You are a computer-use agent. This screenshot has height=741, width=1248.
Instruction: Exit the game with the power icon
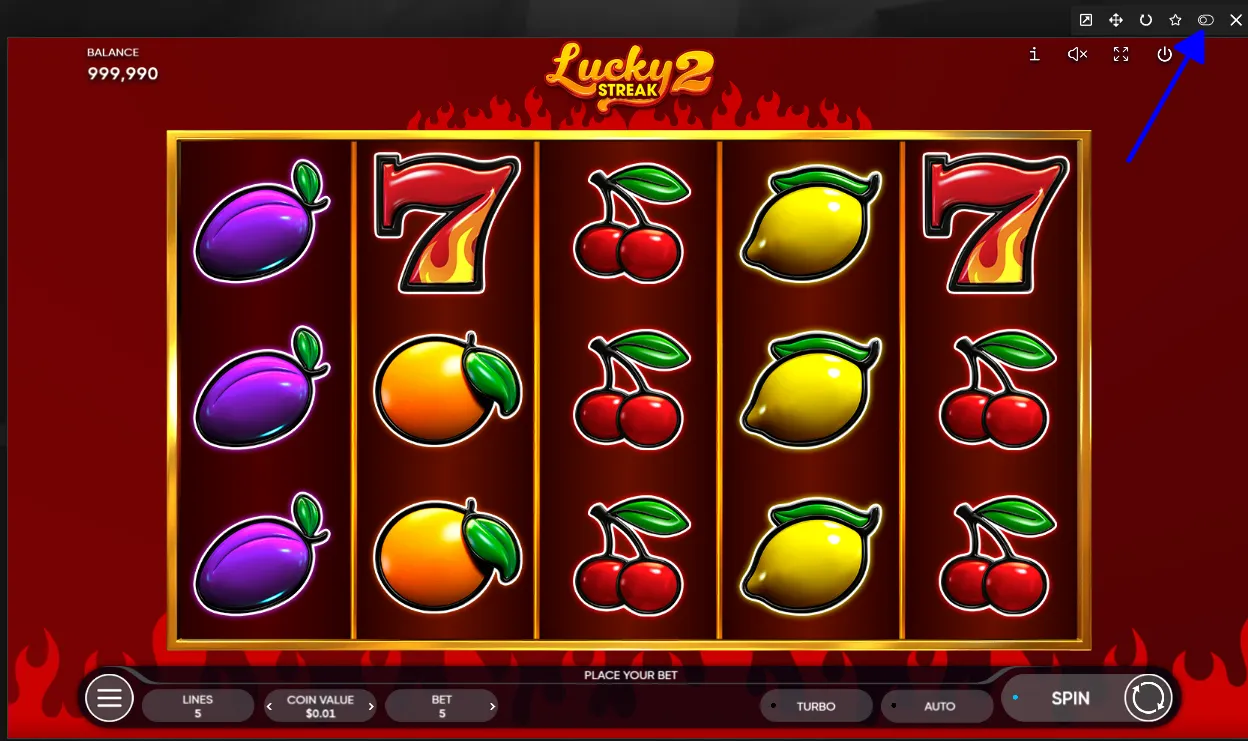1164,54
